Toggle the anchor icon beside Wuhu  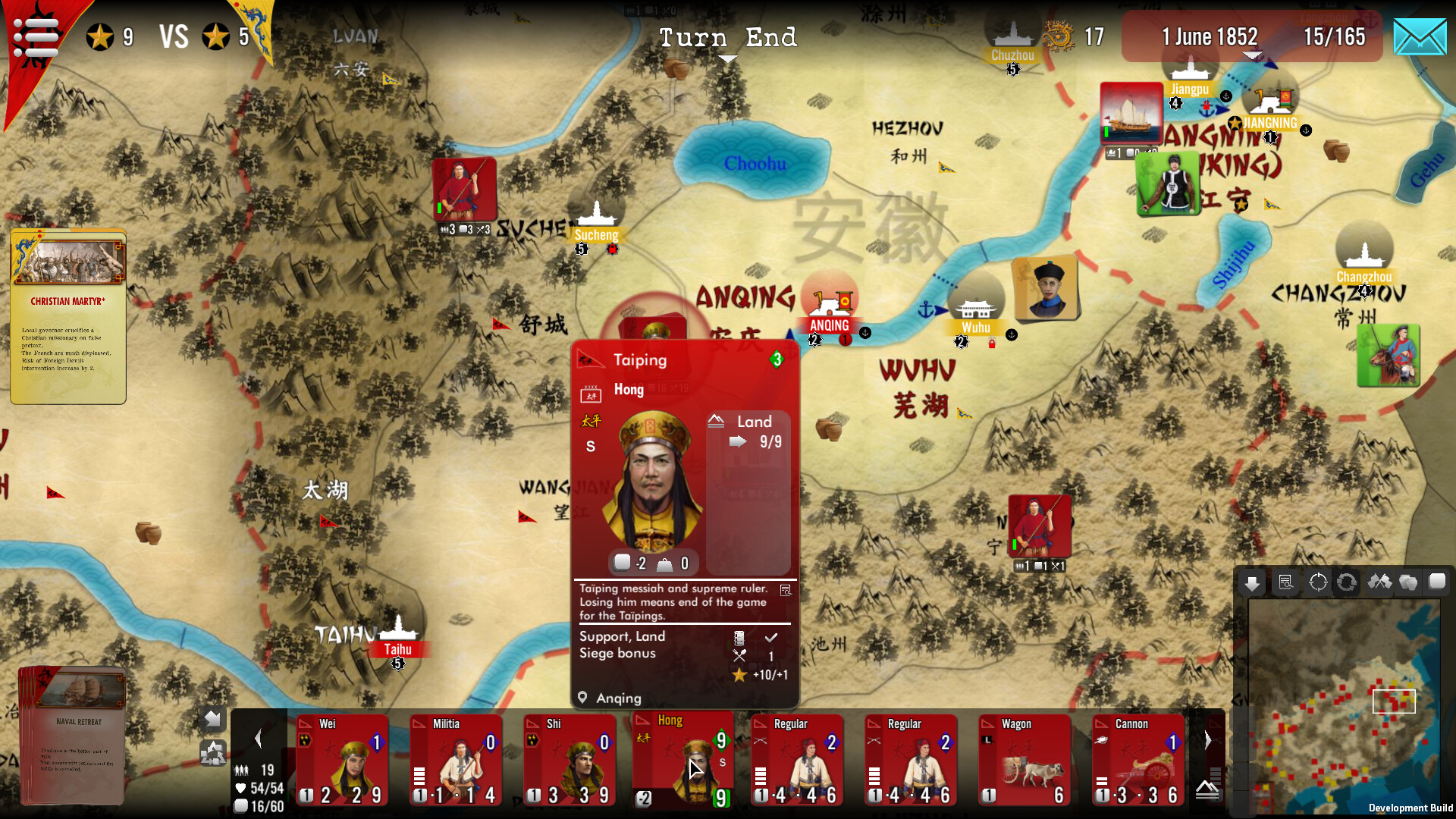(1012, 334)
